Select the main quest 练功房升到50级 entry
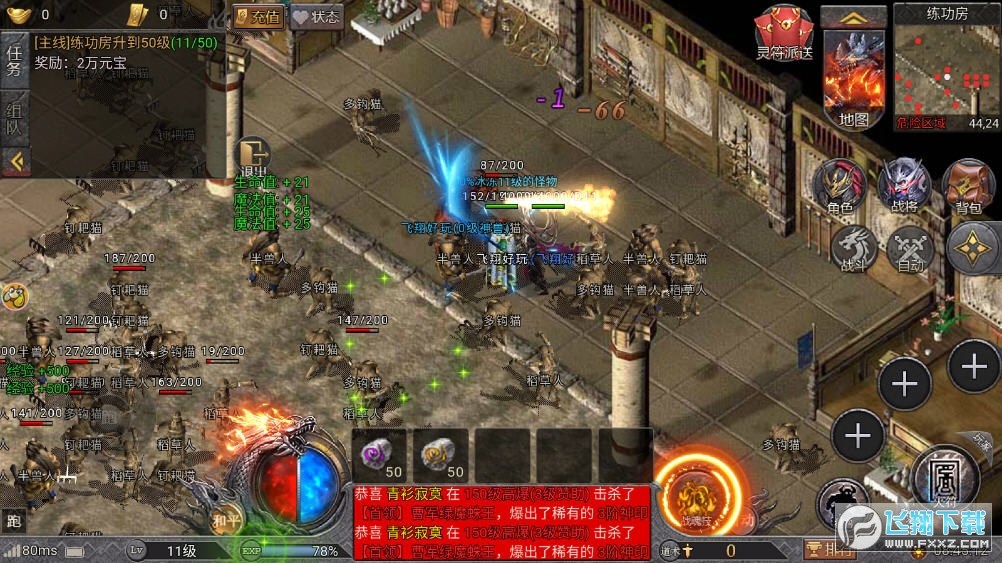The width and height of the screenshot is (1002, 563). click(125, 44)
